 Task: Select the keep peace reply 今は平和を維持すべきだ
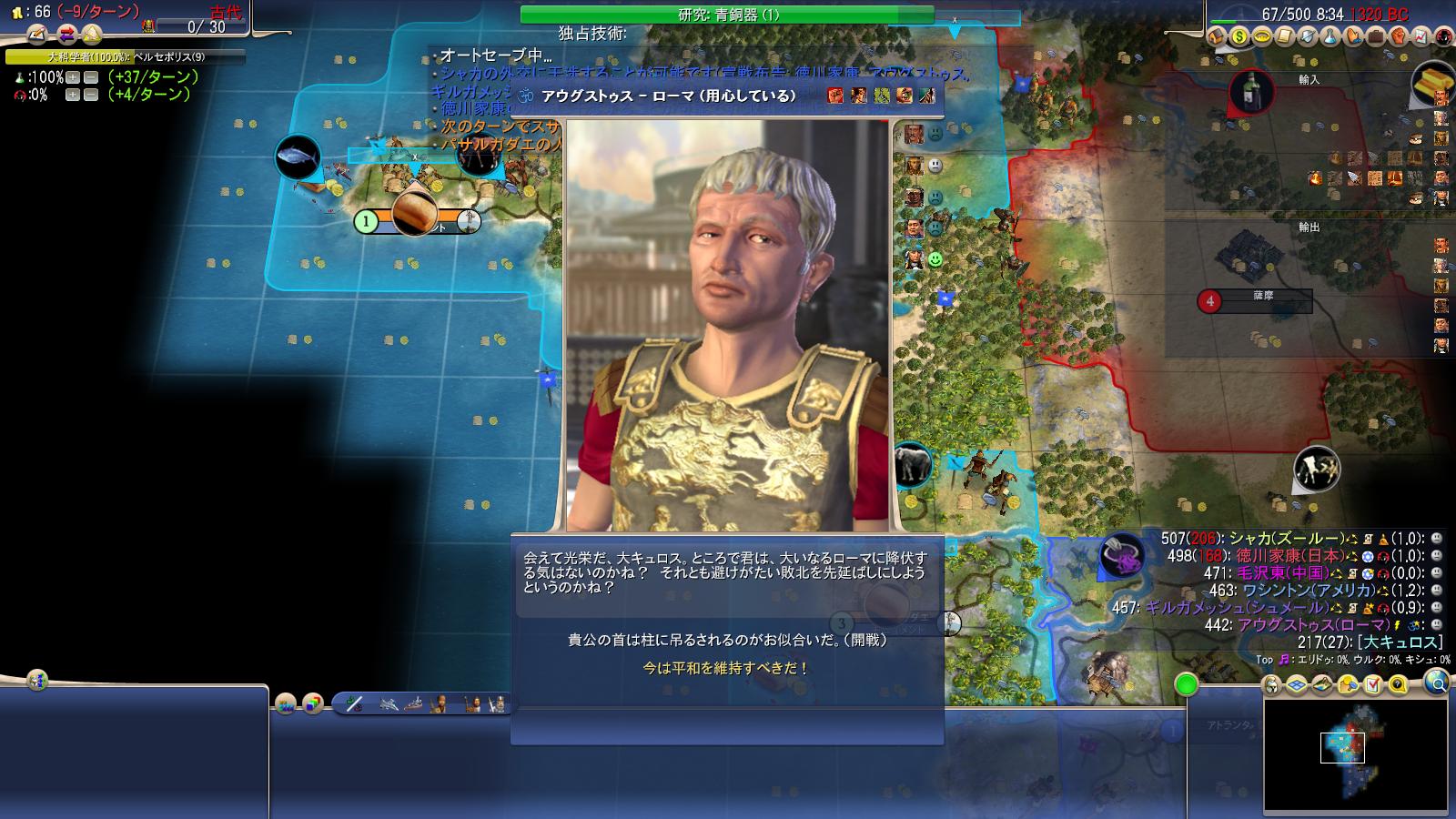click(x=726, y=668)
